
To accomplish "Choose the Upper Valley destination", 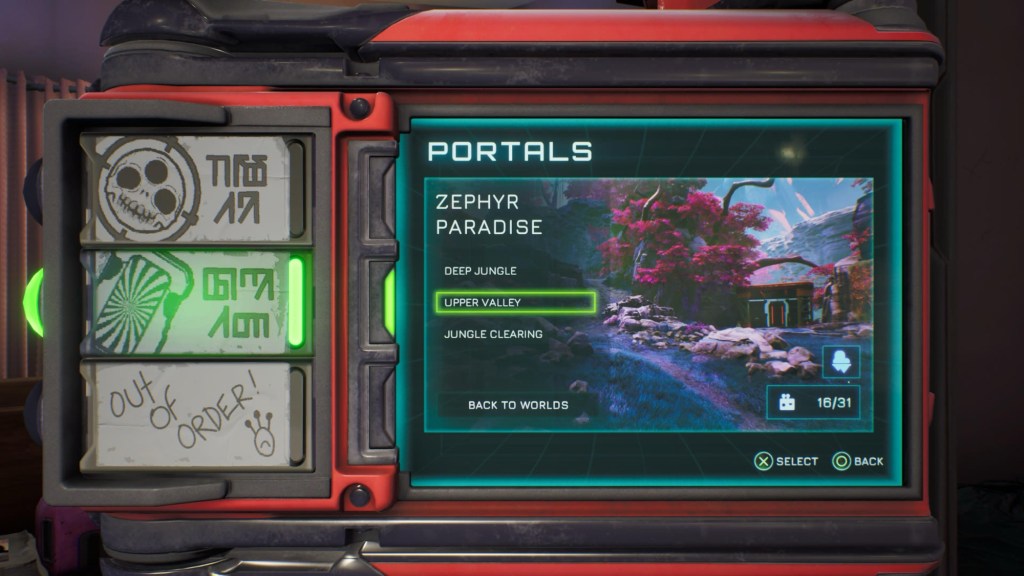I will [515, 302].
